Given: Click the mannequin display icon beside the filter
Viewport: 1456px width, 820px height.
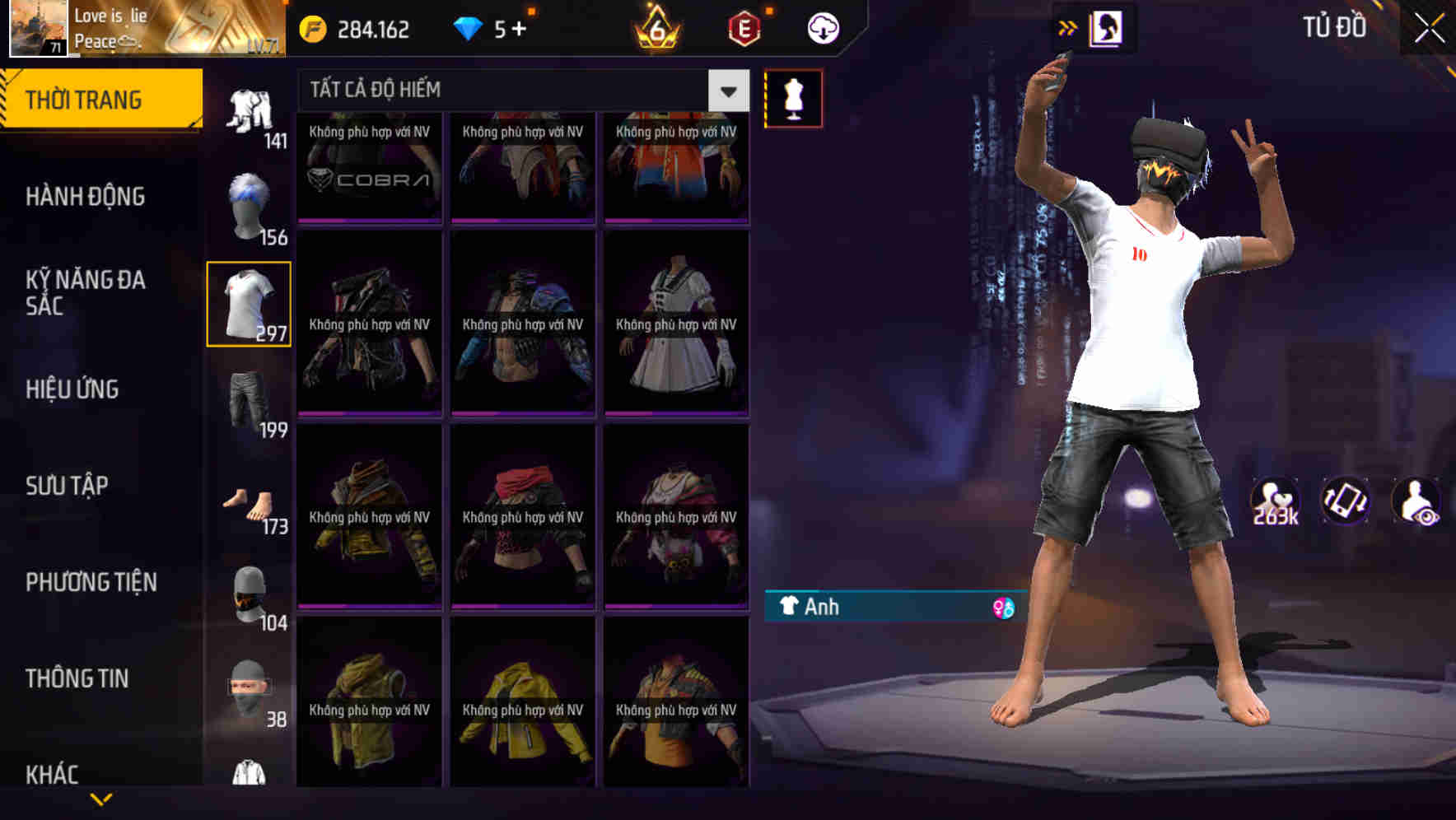Looking at the screenshot, I should pyautogui.click(x=794, y=97).
